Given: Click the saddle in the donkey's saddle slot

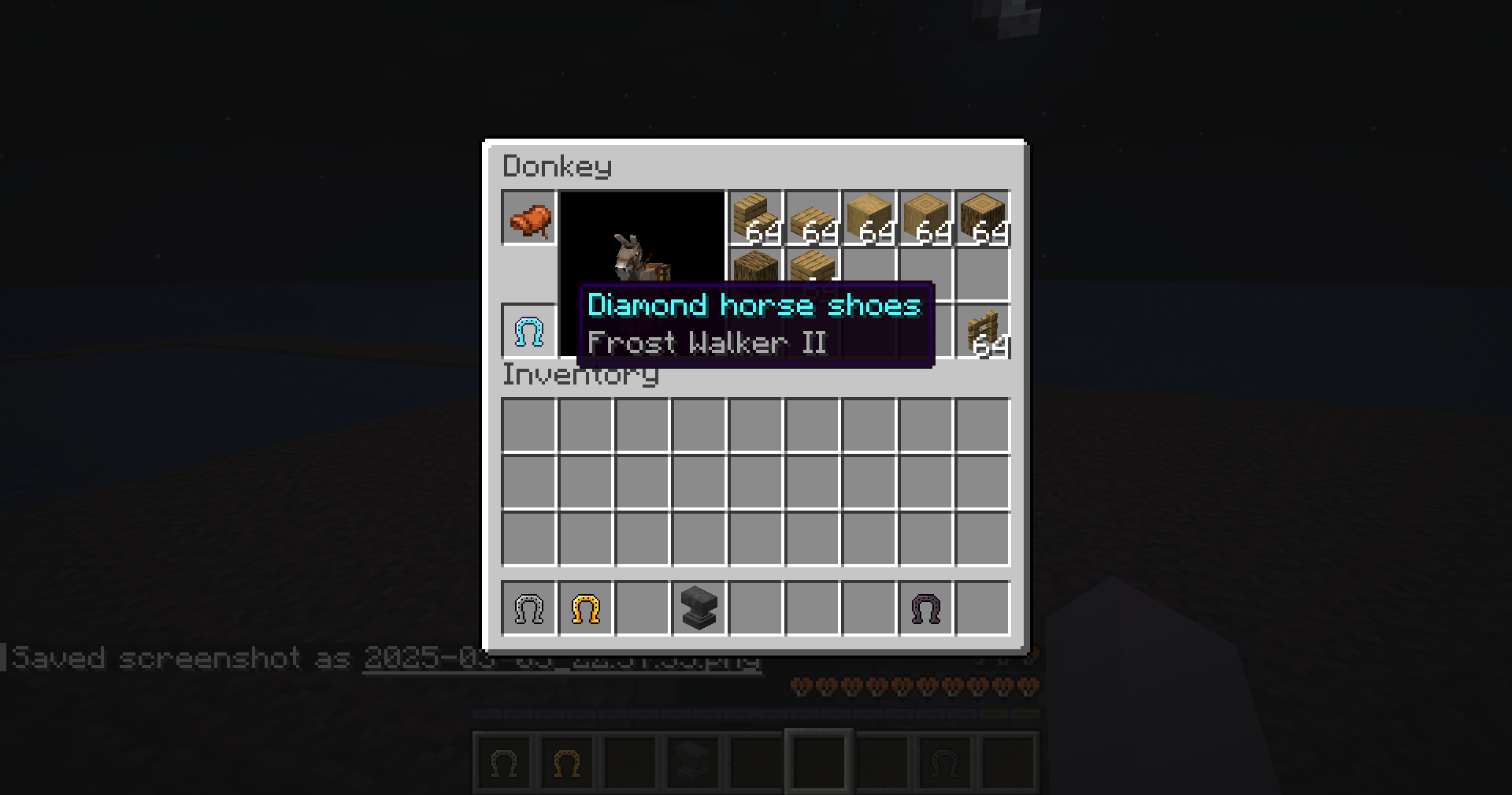Looking at the screenshot, I should (528, 218).
